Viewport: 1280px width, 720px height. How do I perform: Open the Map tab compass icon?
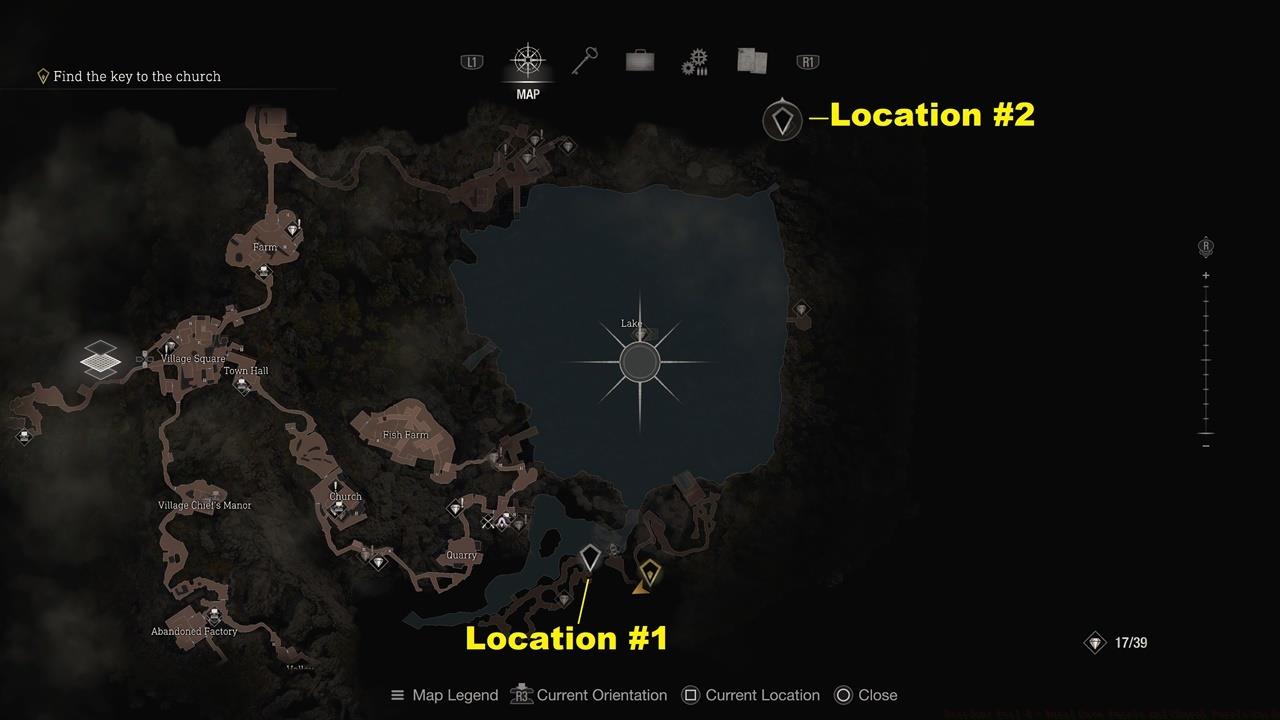pyautogui.click(x=527, y=60)
